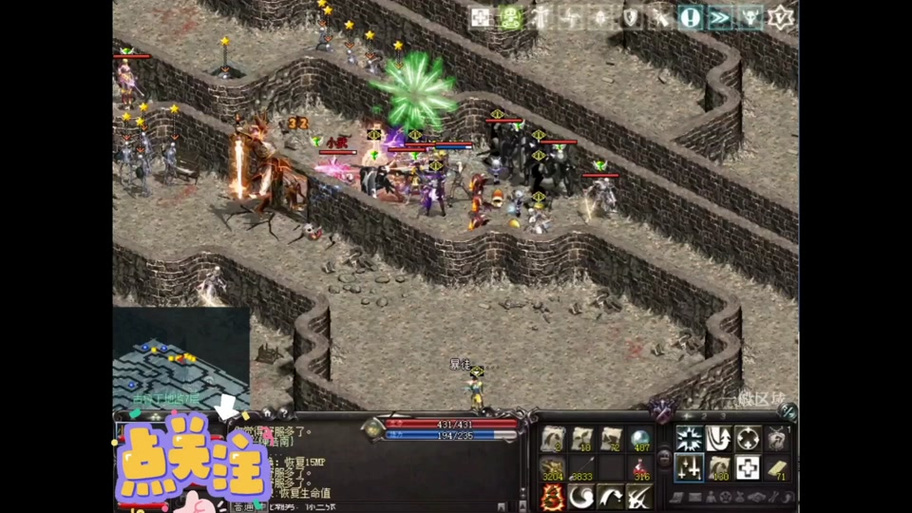Open the minimap of the dungeon
The image size is (912, 513).
click(x=181, y=357)
